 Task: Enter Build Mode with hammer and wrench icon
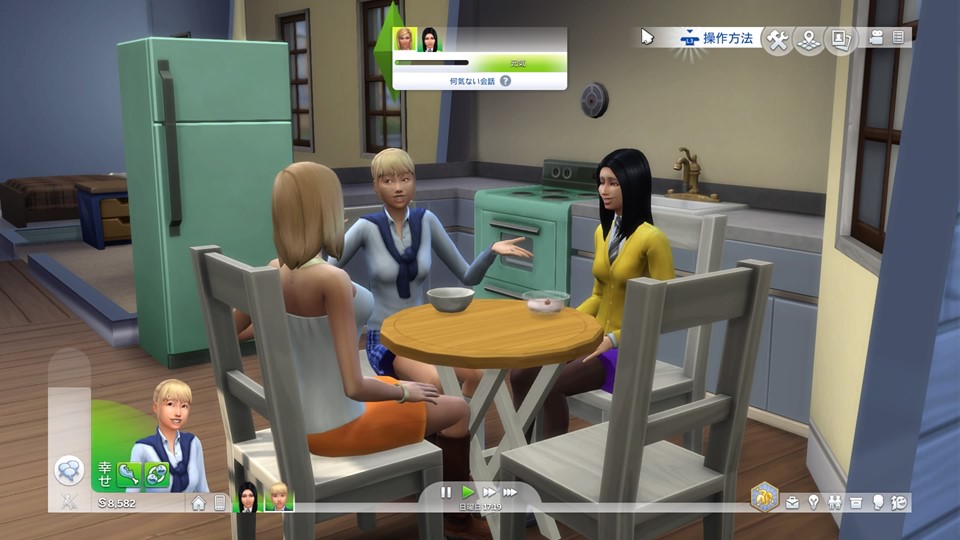[x=777, y=39]
